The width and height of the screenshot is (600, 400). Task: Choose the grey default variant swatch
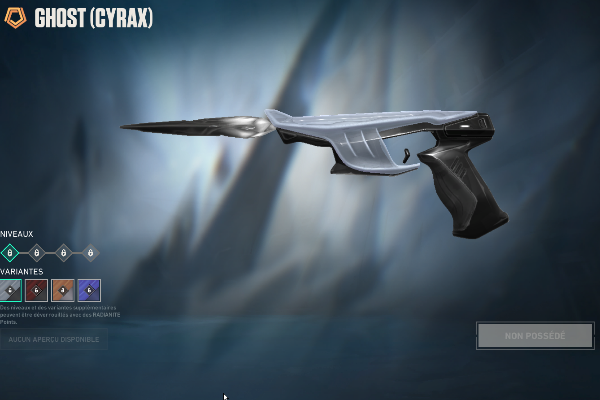coord(10,290)
